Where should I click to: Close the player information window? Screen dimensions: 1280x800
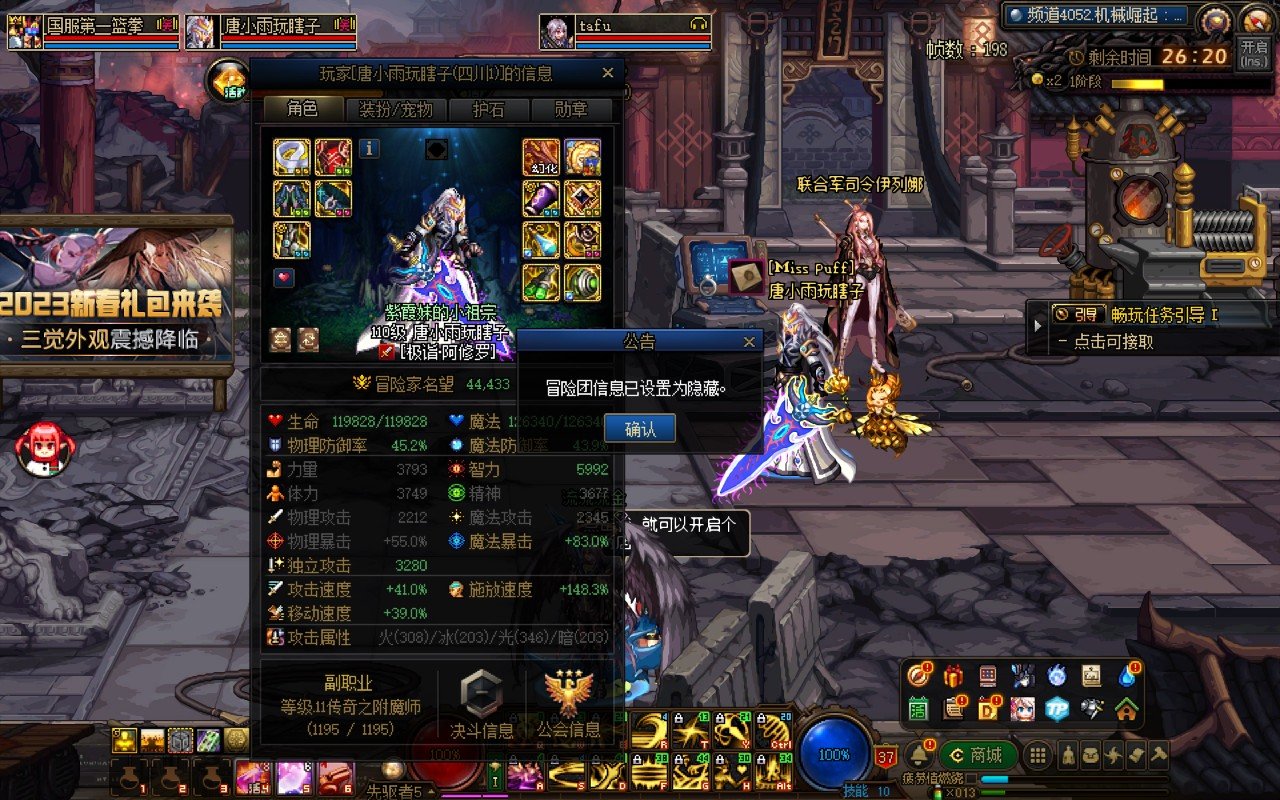[x=607, y=73]
